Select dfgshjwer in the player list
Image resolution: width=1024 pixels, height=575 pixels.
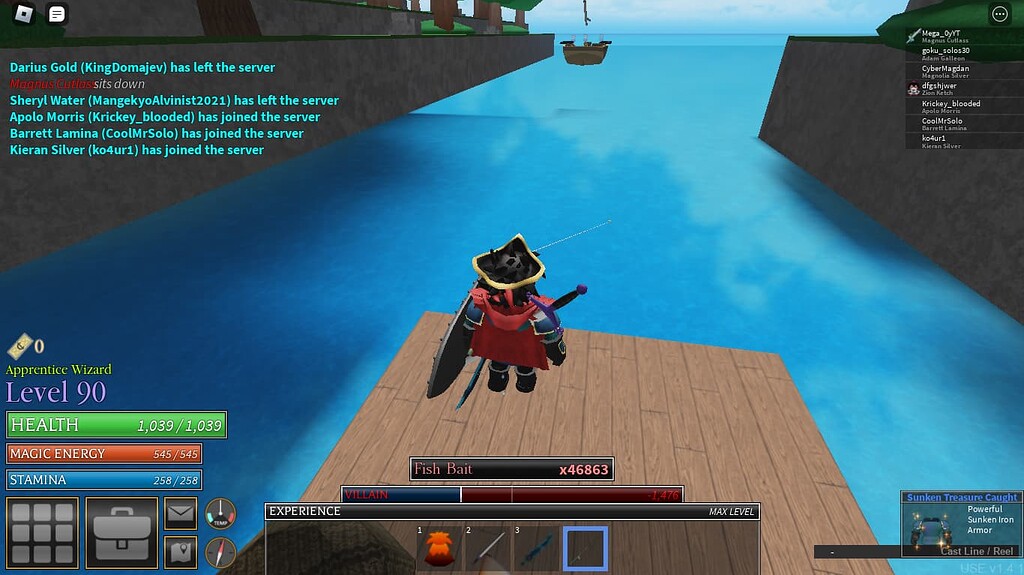tap(940, 88)
